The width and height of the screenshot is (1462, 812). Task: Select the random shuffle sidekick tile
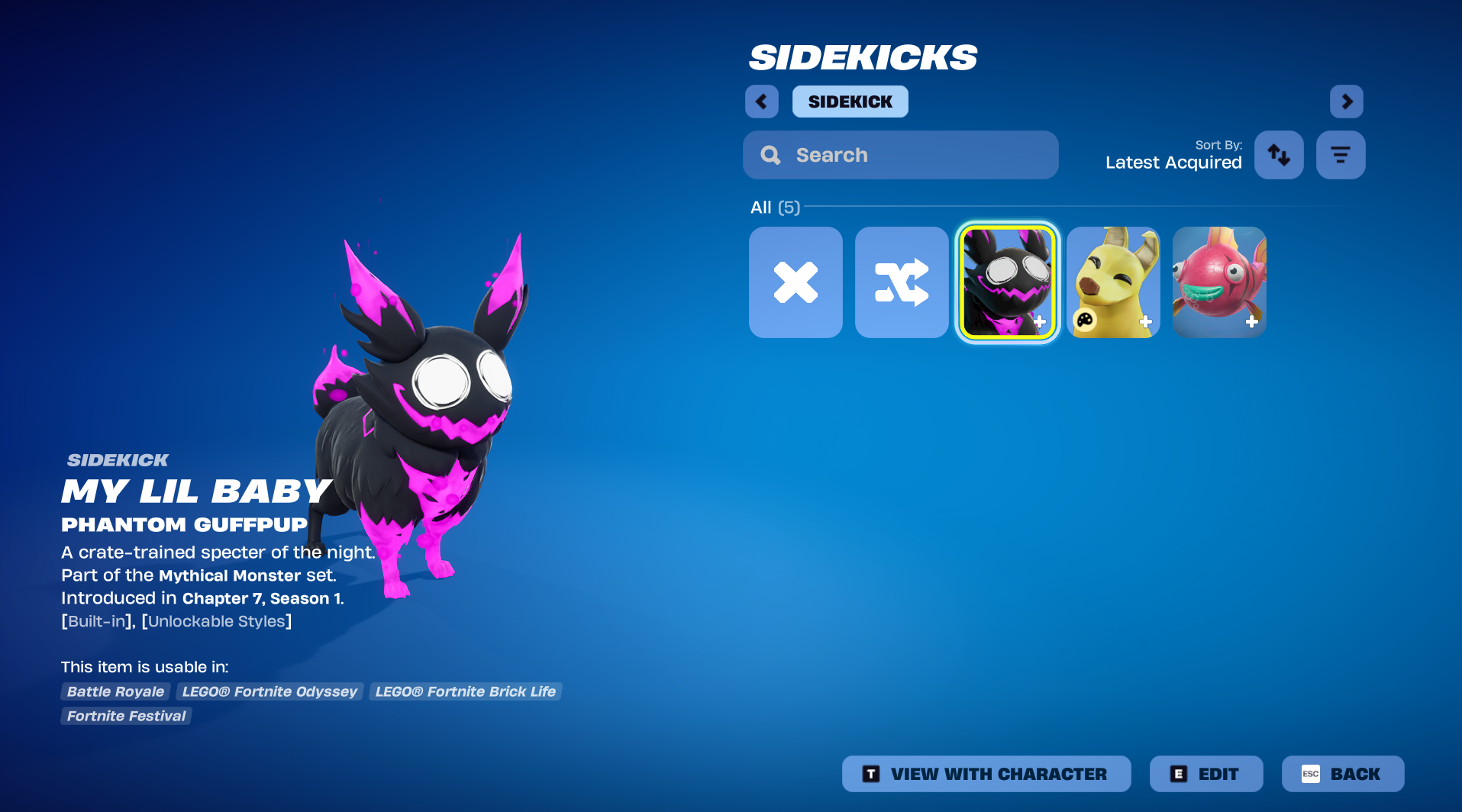902,282
